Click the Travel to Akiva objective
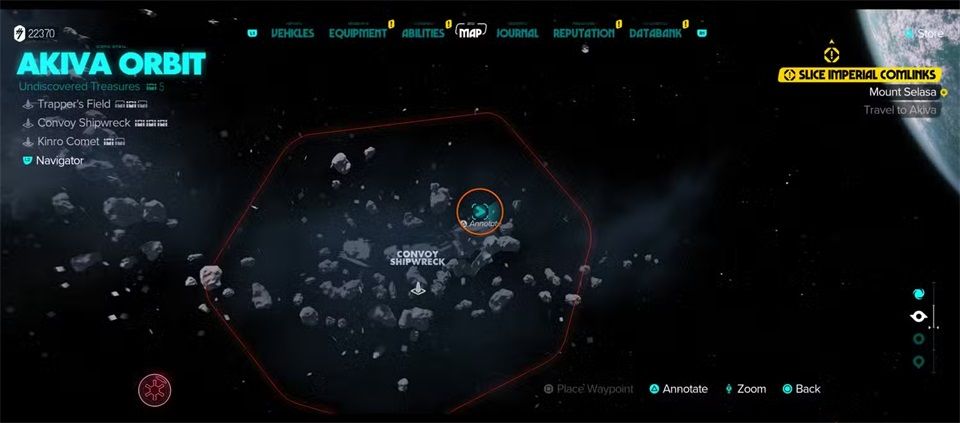The image size is (960, 423). (x=900, y=110)
